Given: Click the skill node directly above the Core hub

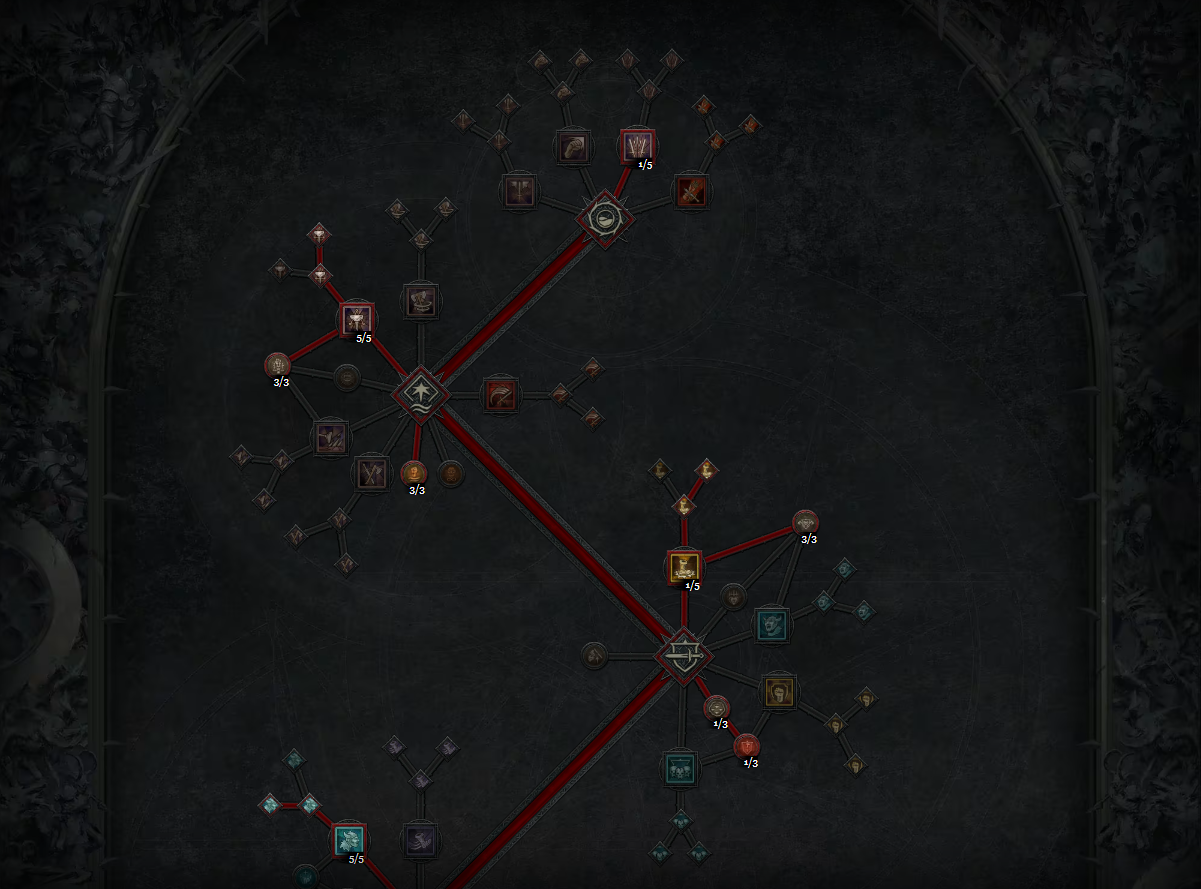Looking at the screenshot, I should [x=420, y=300].
